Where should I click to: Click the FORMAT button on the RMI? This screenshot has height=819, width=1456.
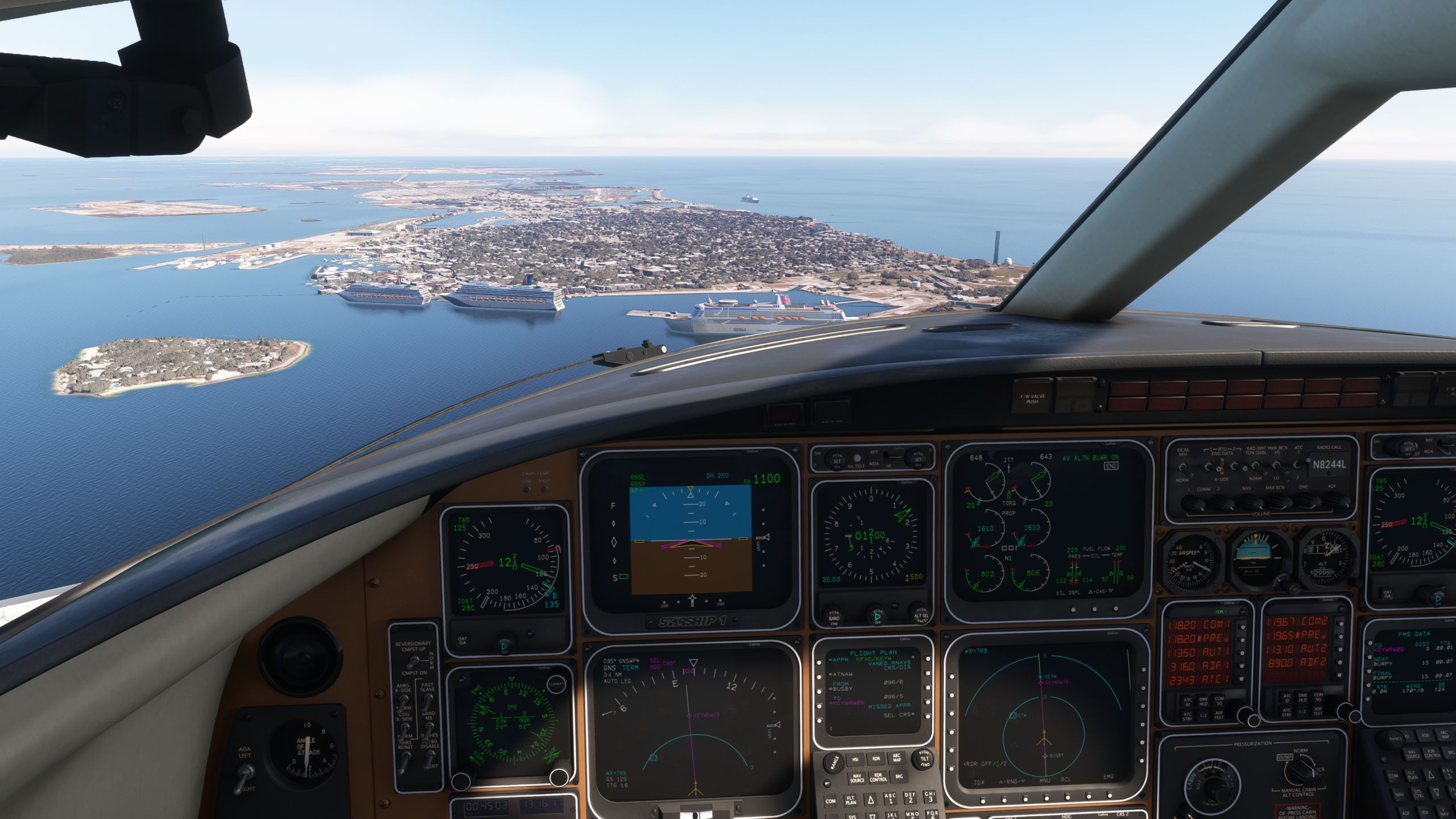coord(557,683)
